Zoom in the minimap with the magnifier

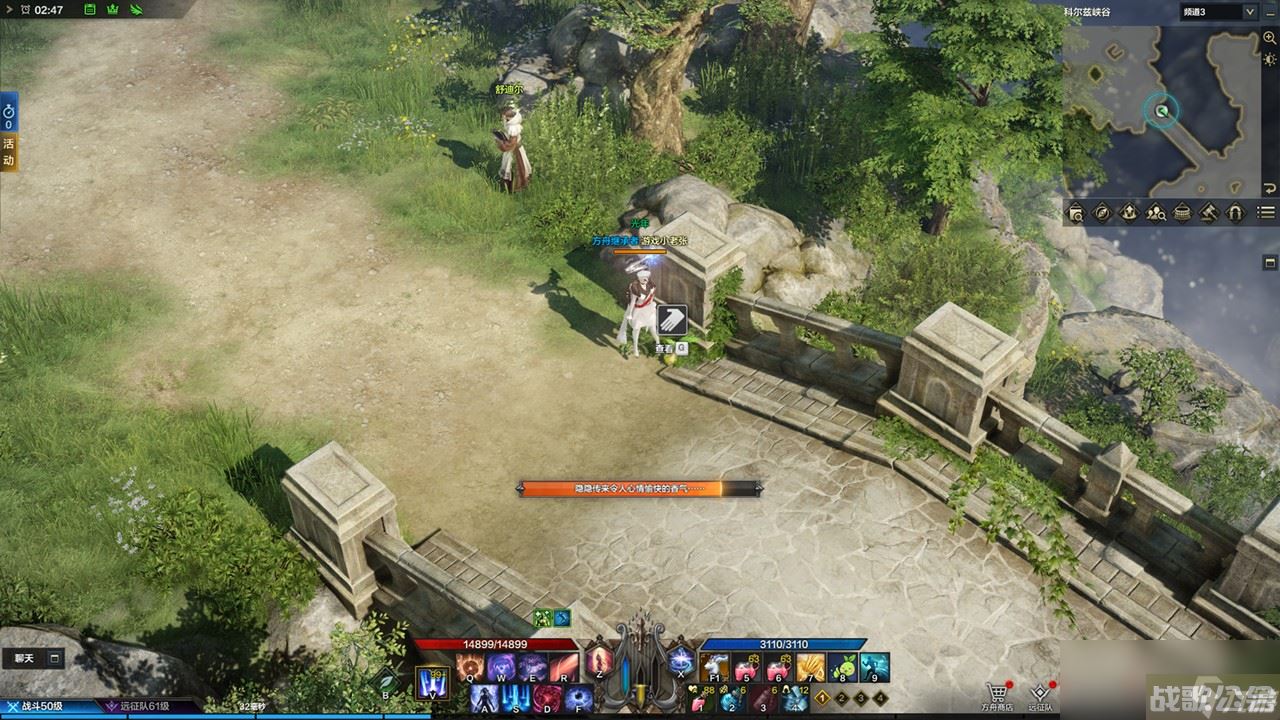point(1269,38)
